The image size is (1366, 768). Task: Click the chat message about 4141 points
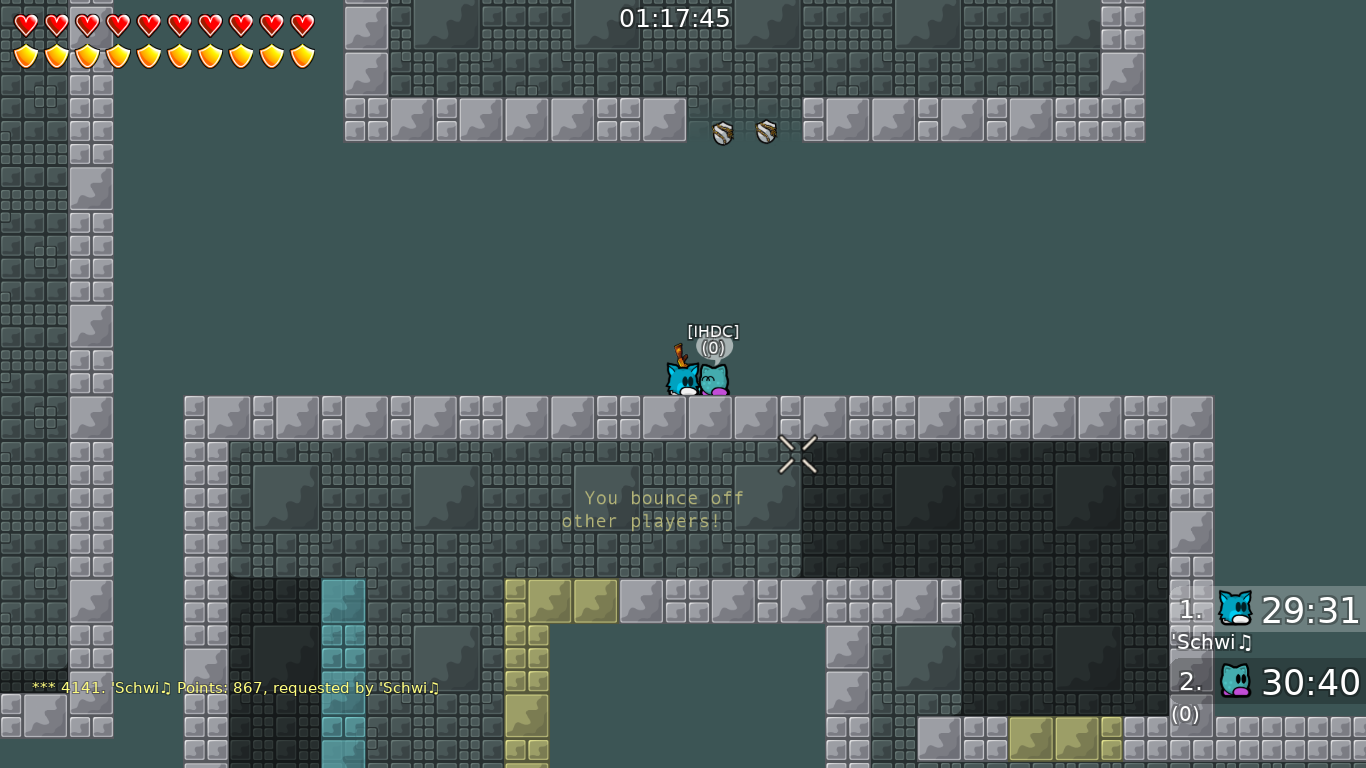235,688
